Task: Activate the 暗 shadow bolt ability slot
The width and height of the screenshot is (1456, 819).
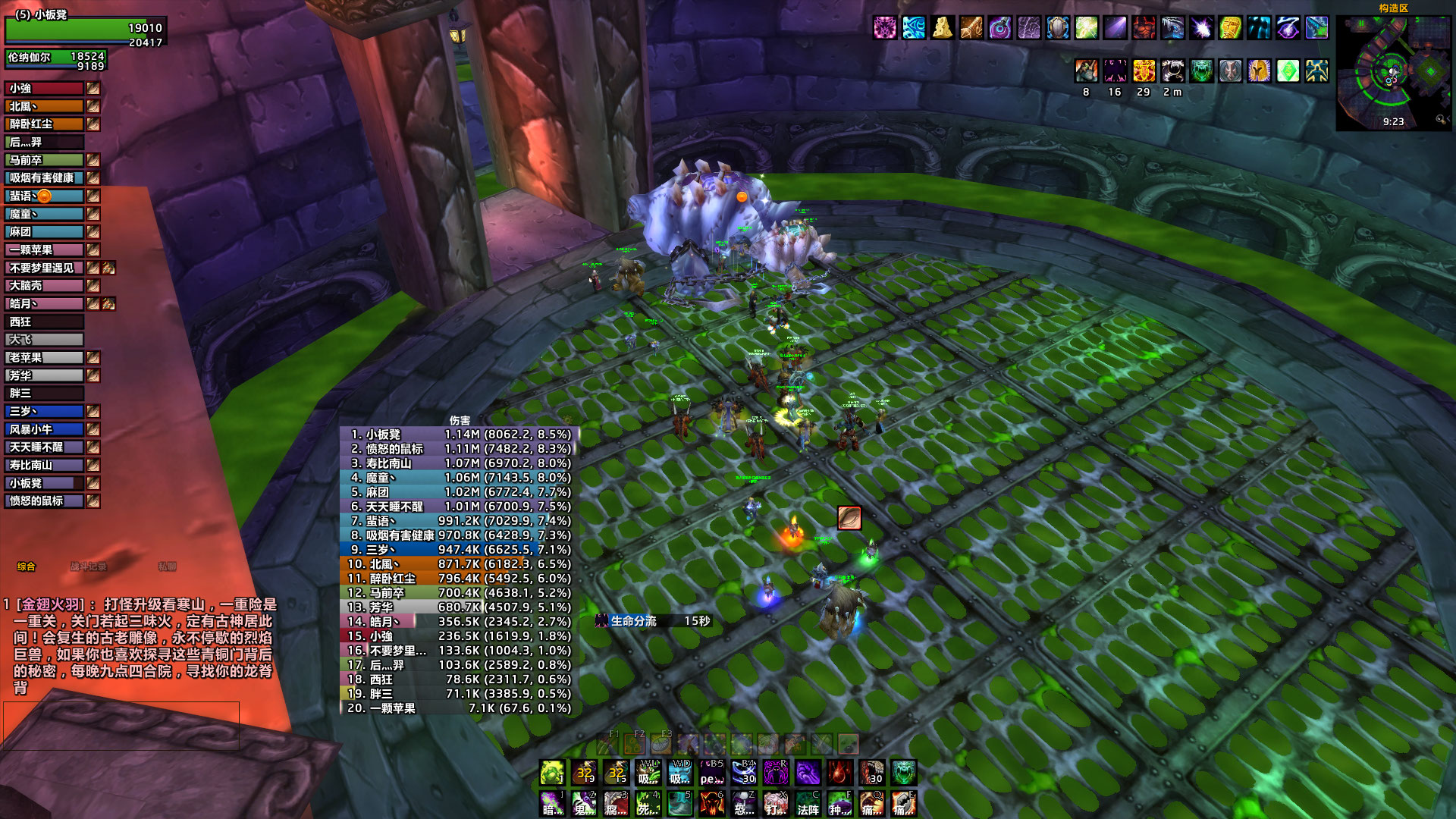Action: click(551, 804)
